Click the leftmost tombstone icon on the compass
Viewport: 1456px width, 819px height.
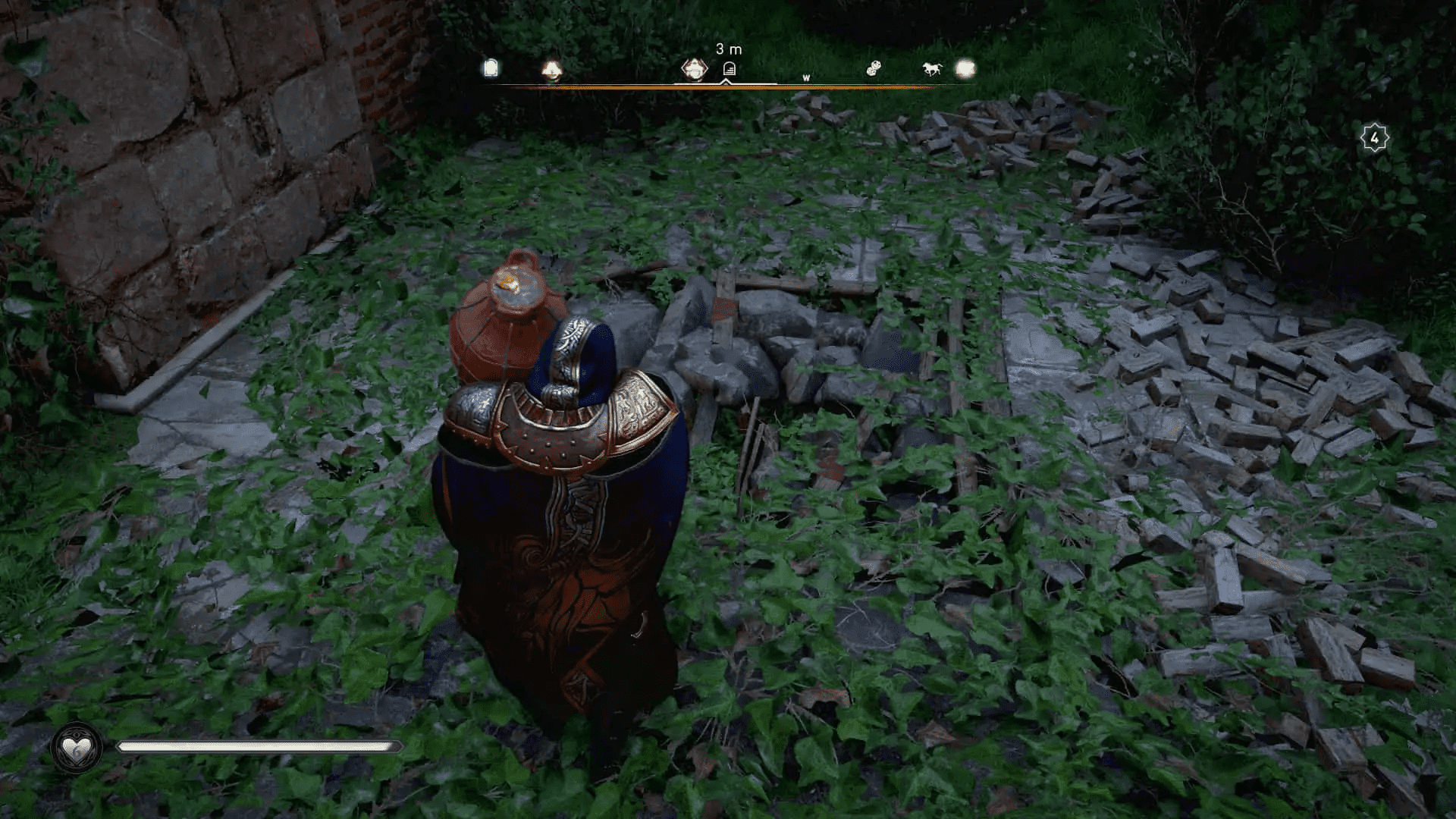click(493, 68)
